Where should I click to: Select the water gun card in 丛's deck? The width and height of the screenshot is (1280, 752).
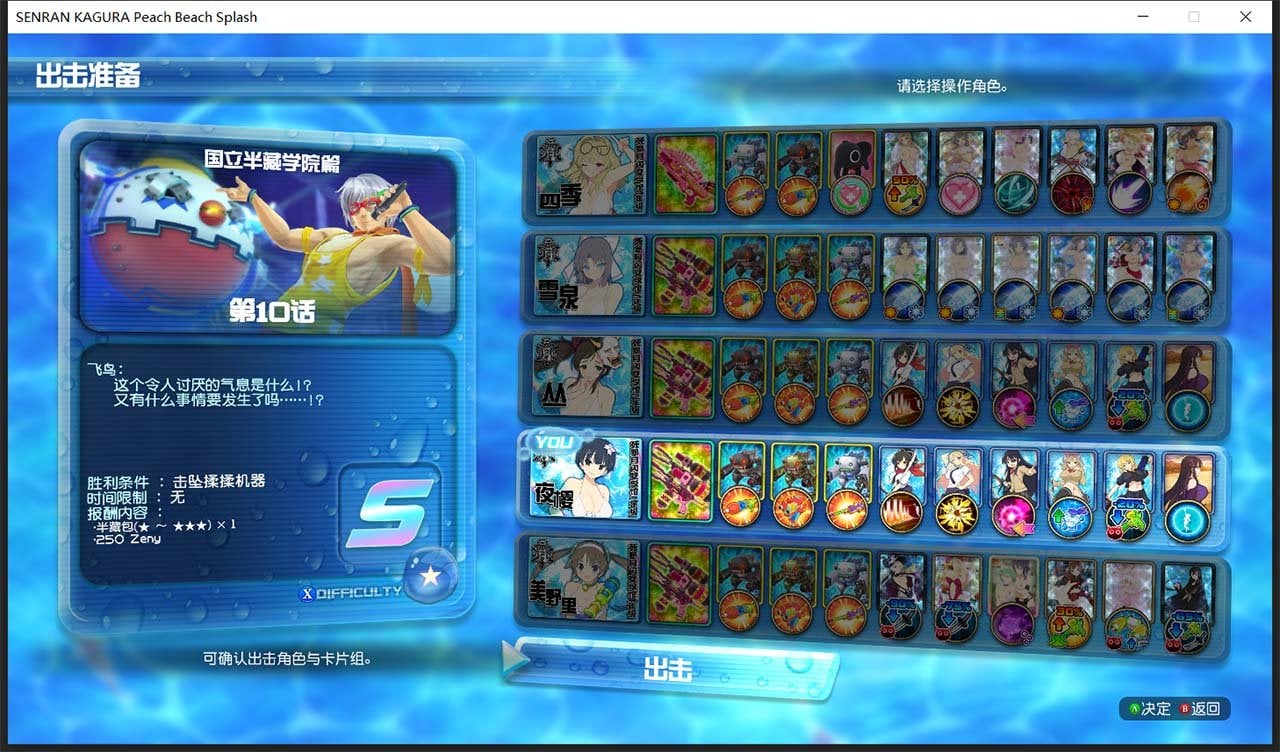click(684, 378)
